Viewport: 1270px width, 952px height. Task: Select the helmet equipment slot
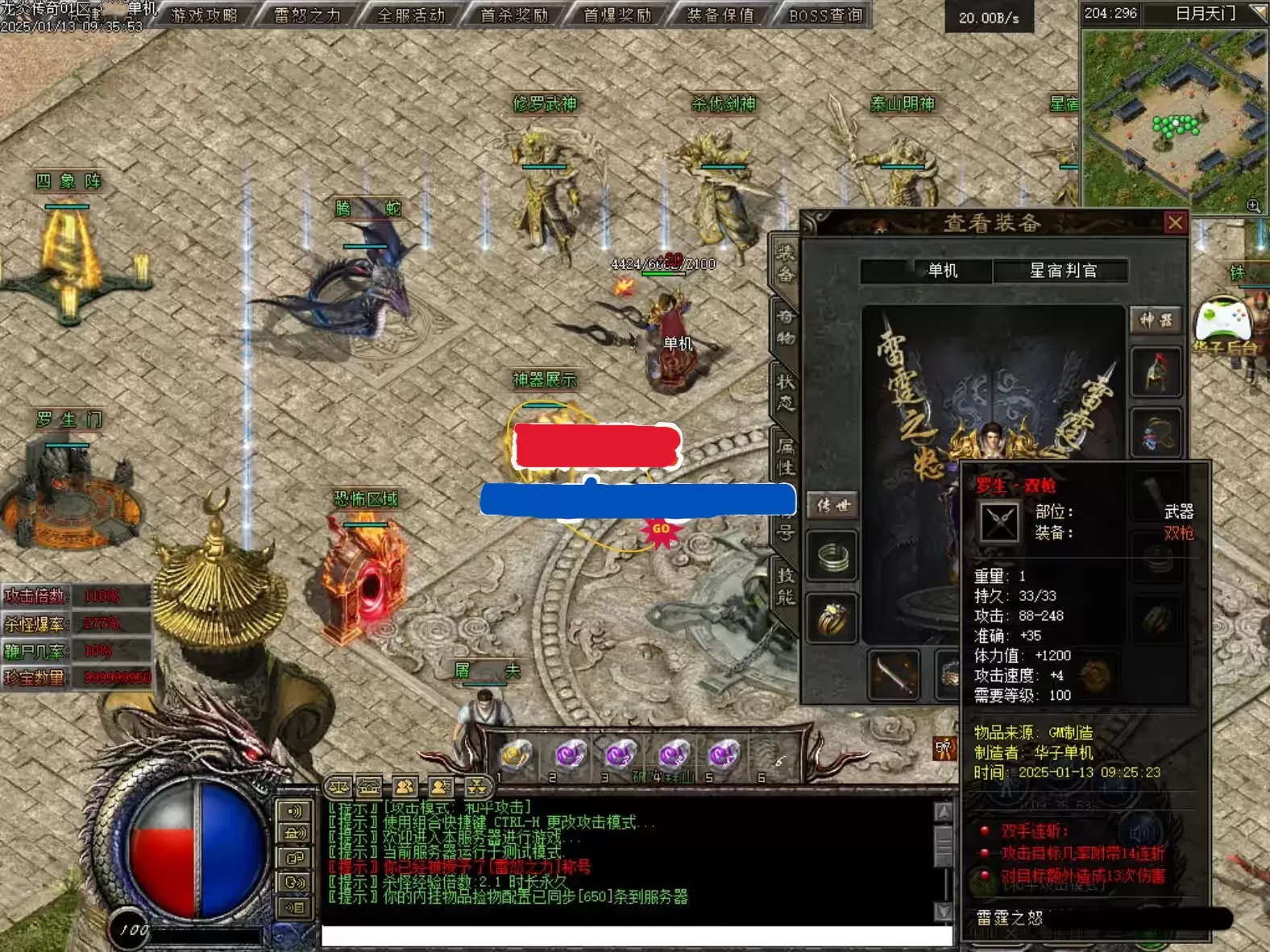(x=1156, y=372)
